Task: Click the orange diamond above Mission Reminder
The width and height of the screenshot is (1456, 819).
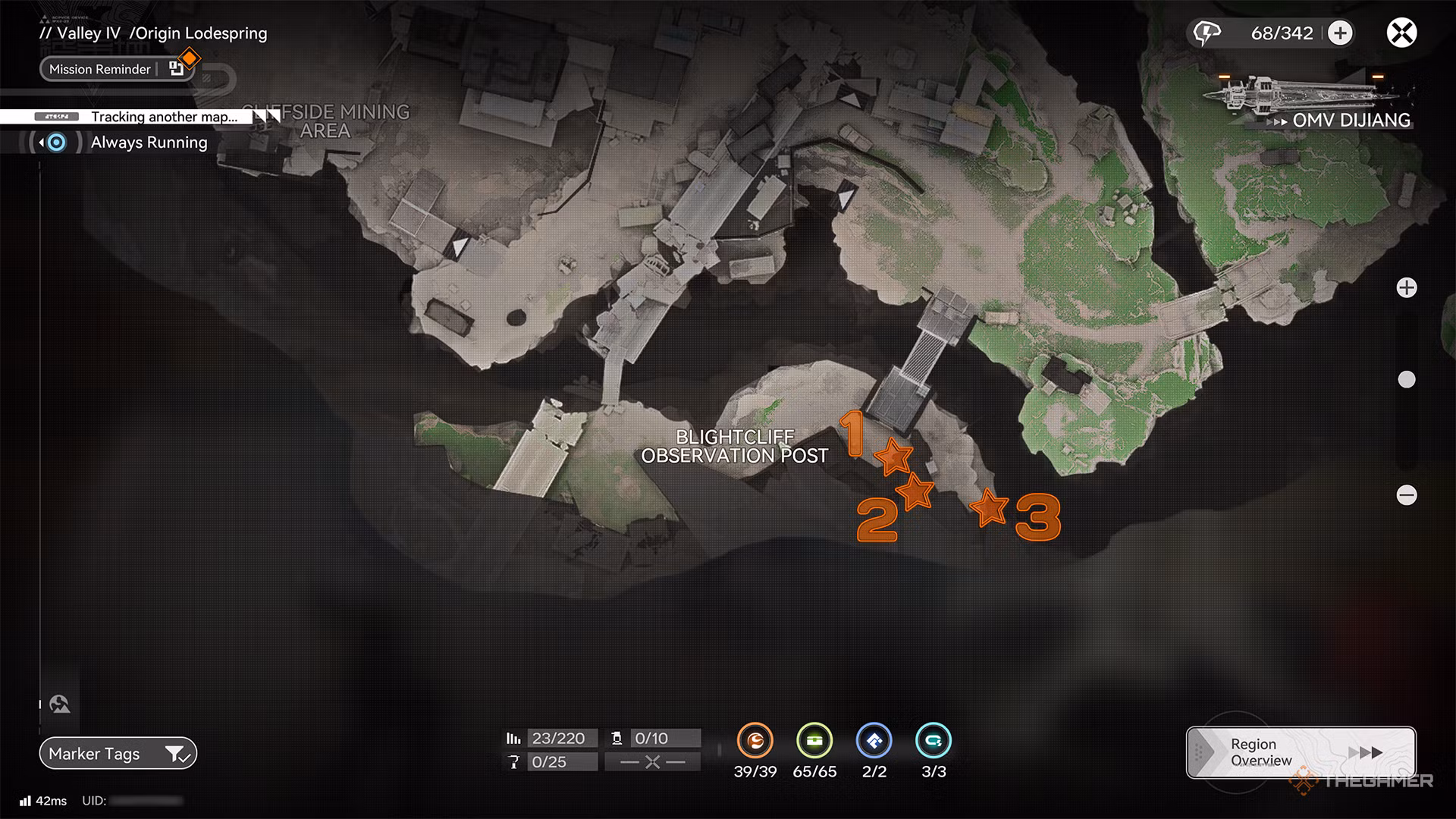Action: point(189,57)
